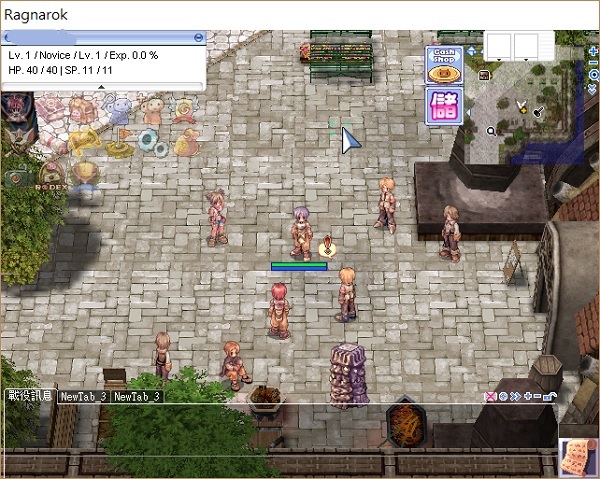The image size is (600, 479).
Task: Click the pink Japanese-text shop button
Action: [443, 106]
